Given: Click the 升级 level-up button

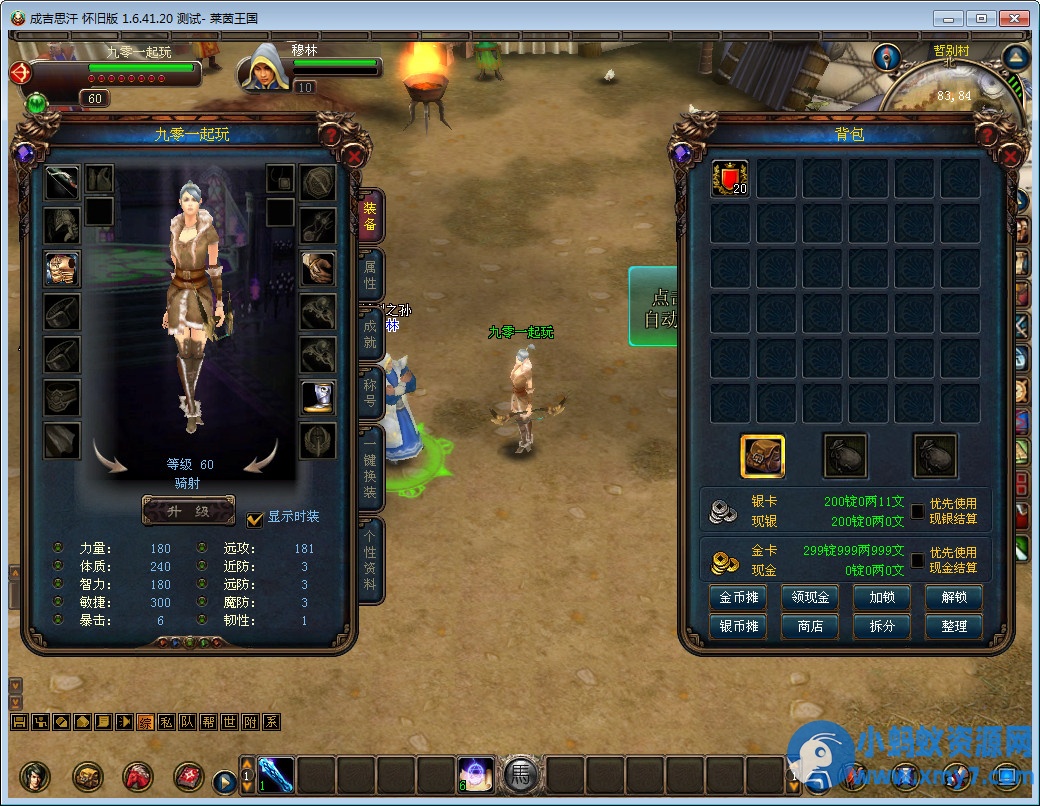Looking at the screenshot, I should 189,510.
